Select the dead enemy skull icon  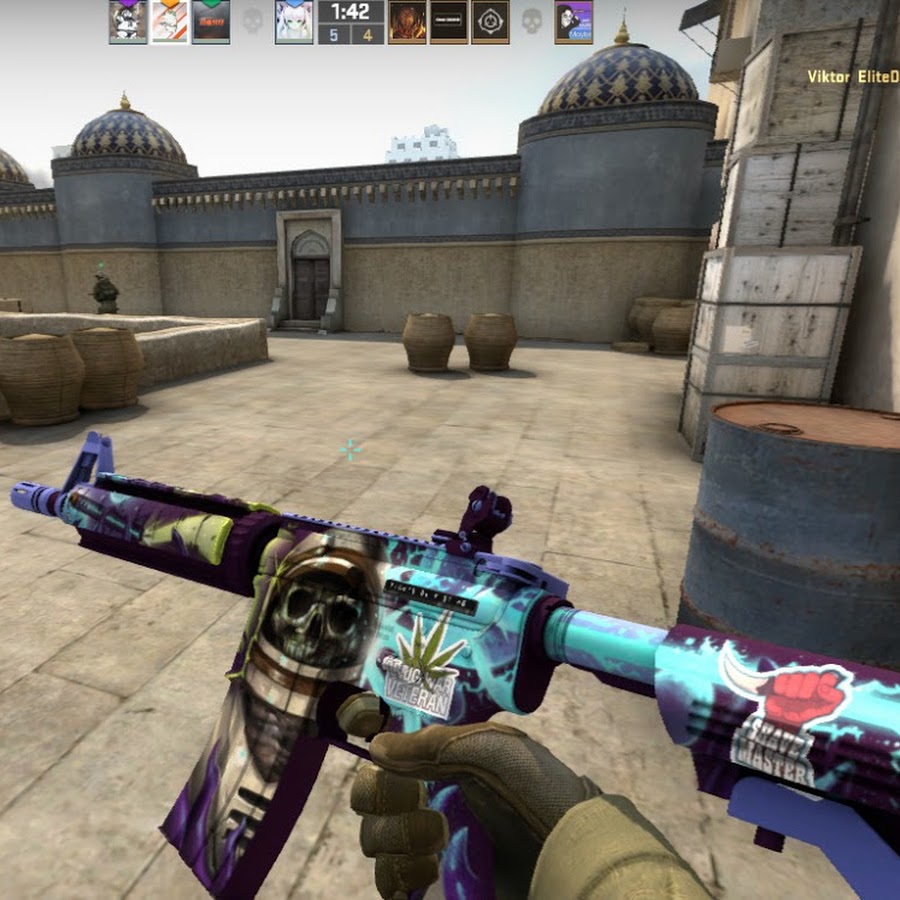(x=531, y=21)
